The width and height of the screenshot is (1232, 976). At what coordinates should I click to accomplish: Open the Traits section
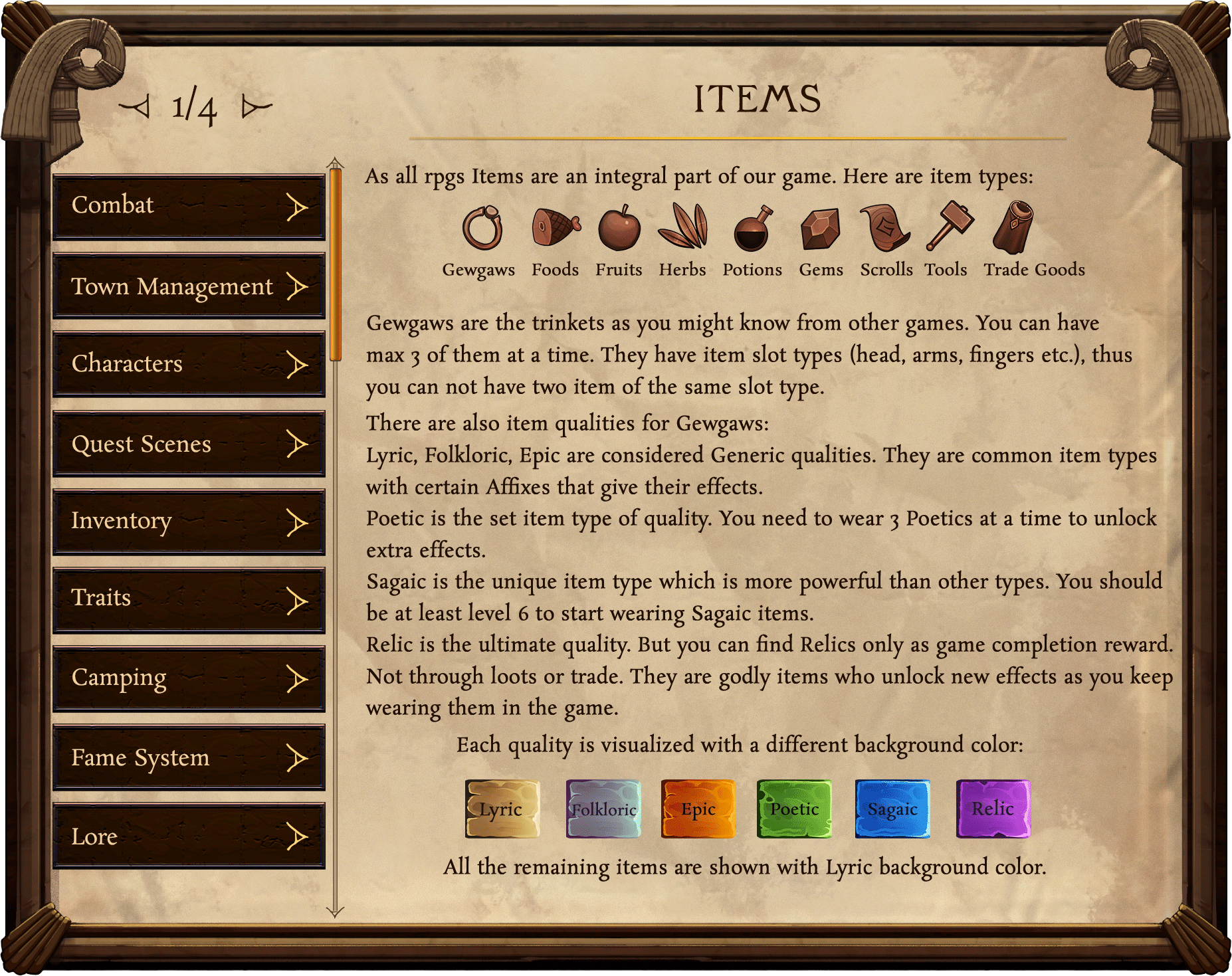(x=188, y=599)
